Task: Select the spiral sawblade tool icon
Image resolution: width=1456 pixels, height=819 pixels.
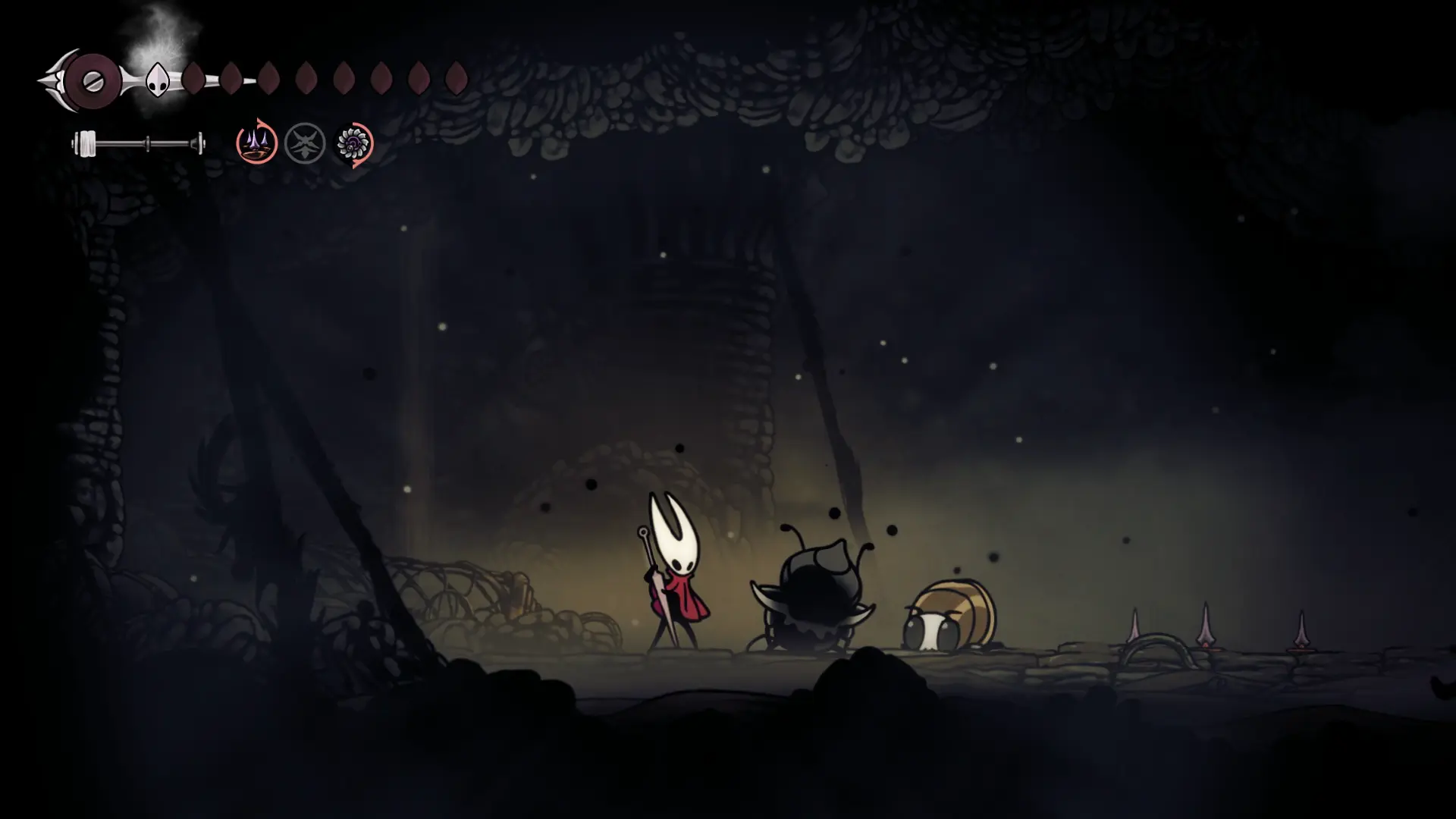Action: point(353,143)
